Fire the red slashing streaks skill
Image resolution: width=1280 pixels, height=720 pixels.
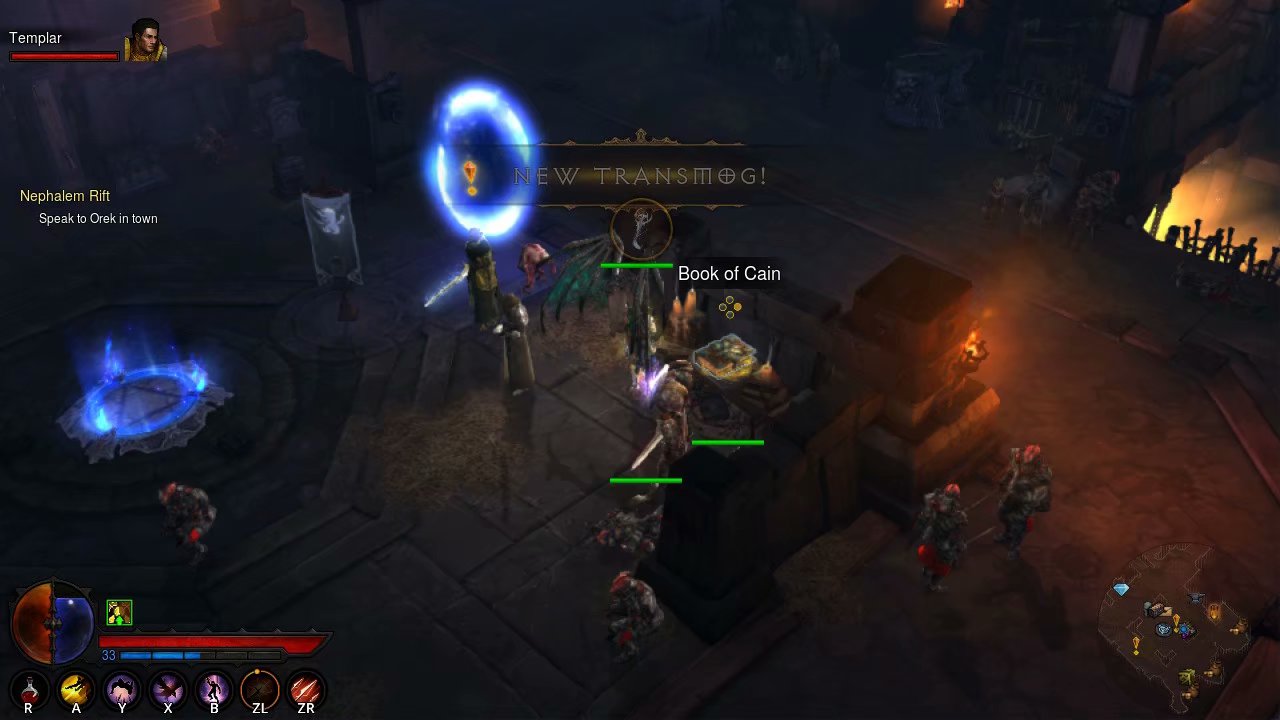point(305,689)
